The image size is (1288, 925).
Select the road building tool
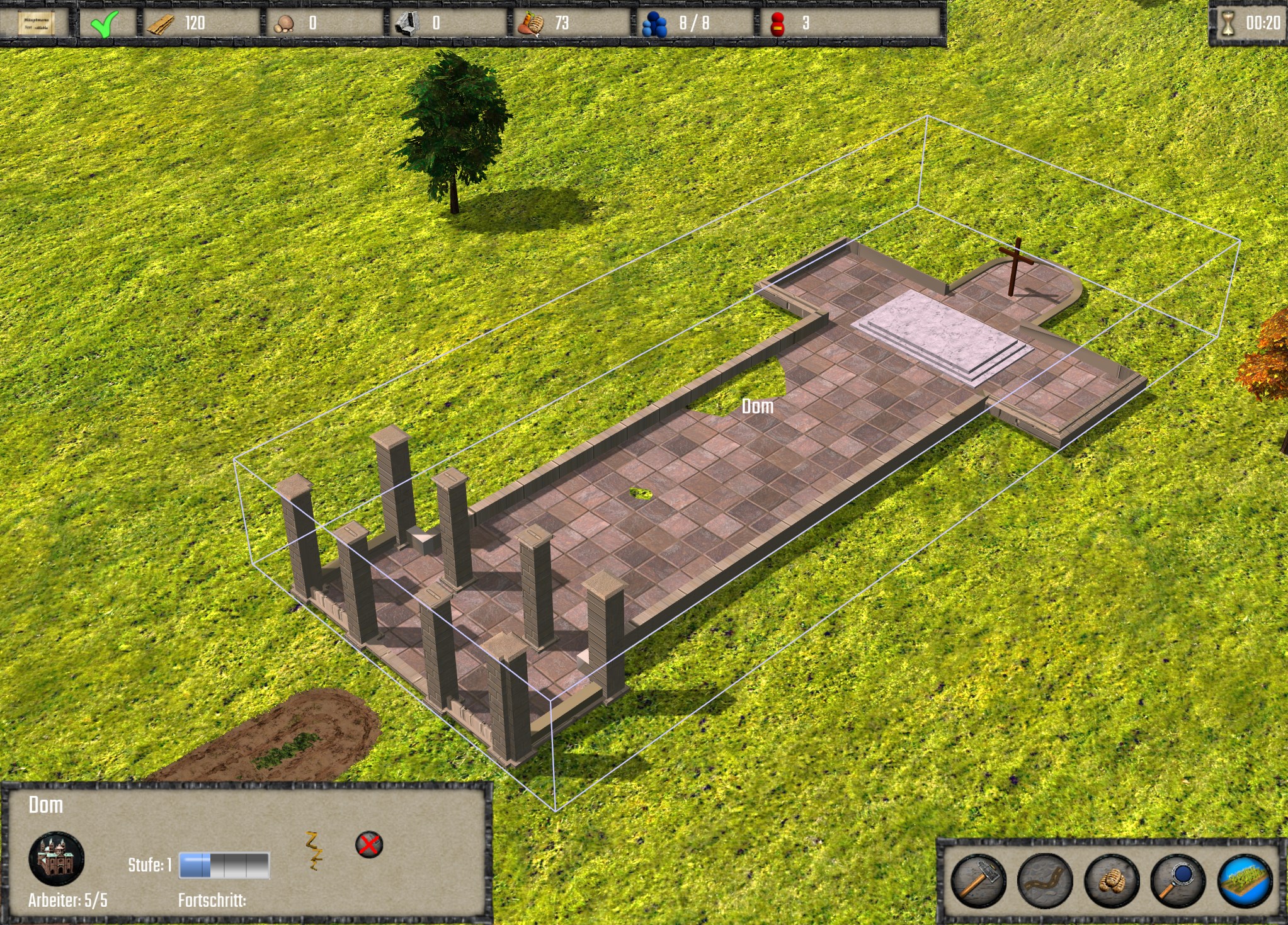[x=1044, y=880]
